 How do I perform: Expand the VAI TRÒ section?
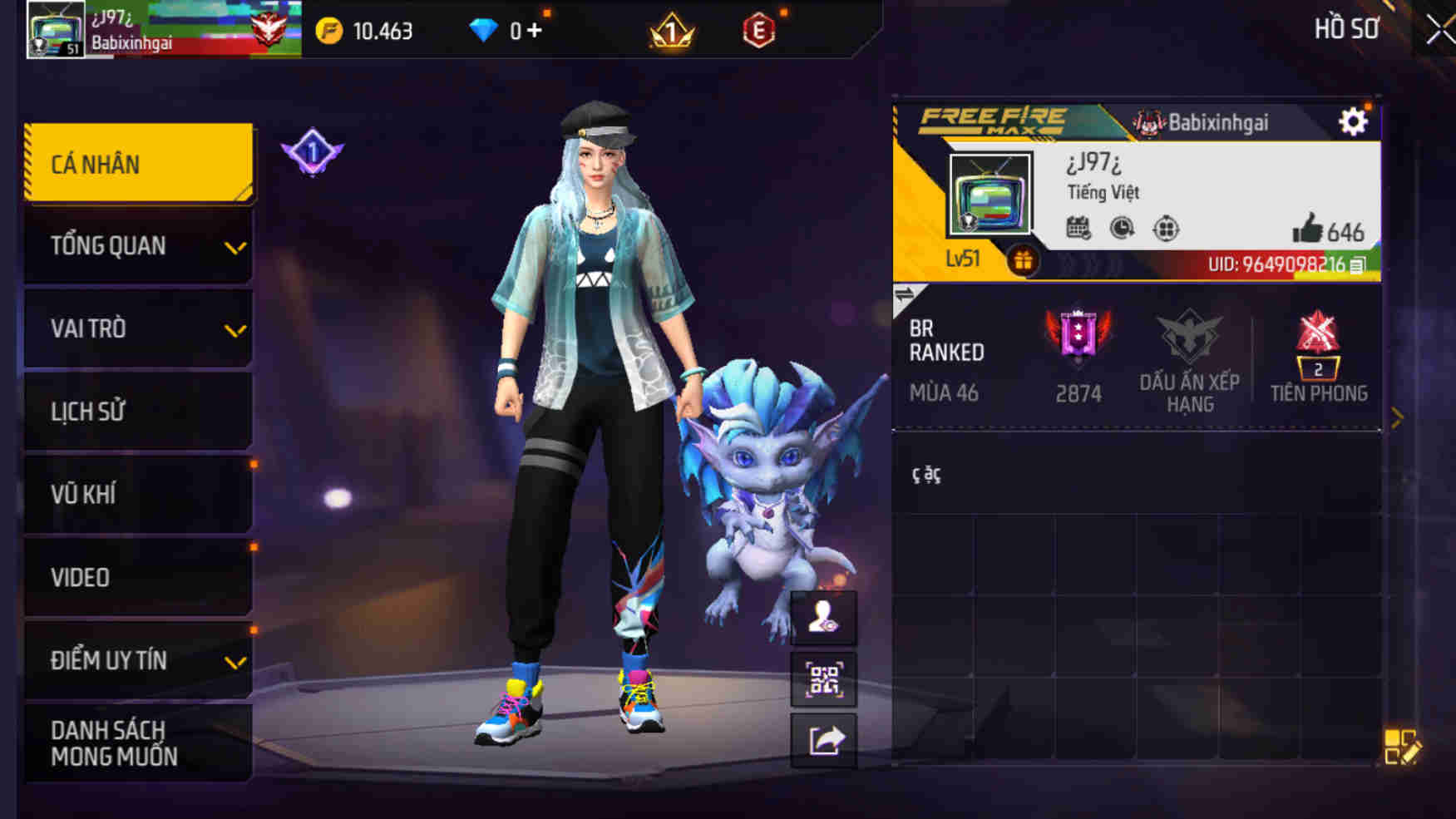point(138,328)
